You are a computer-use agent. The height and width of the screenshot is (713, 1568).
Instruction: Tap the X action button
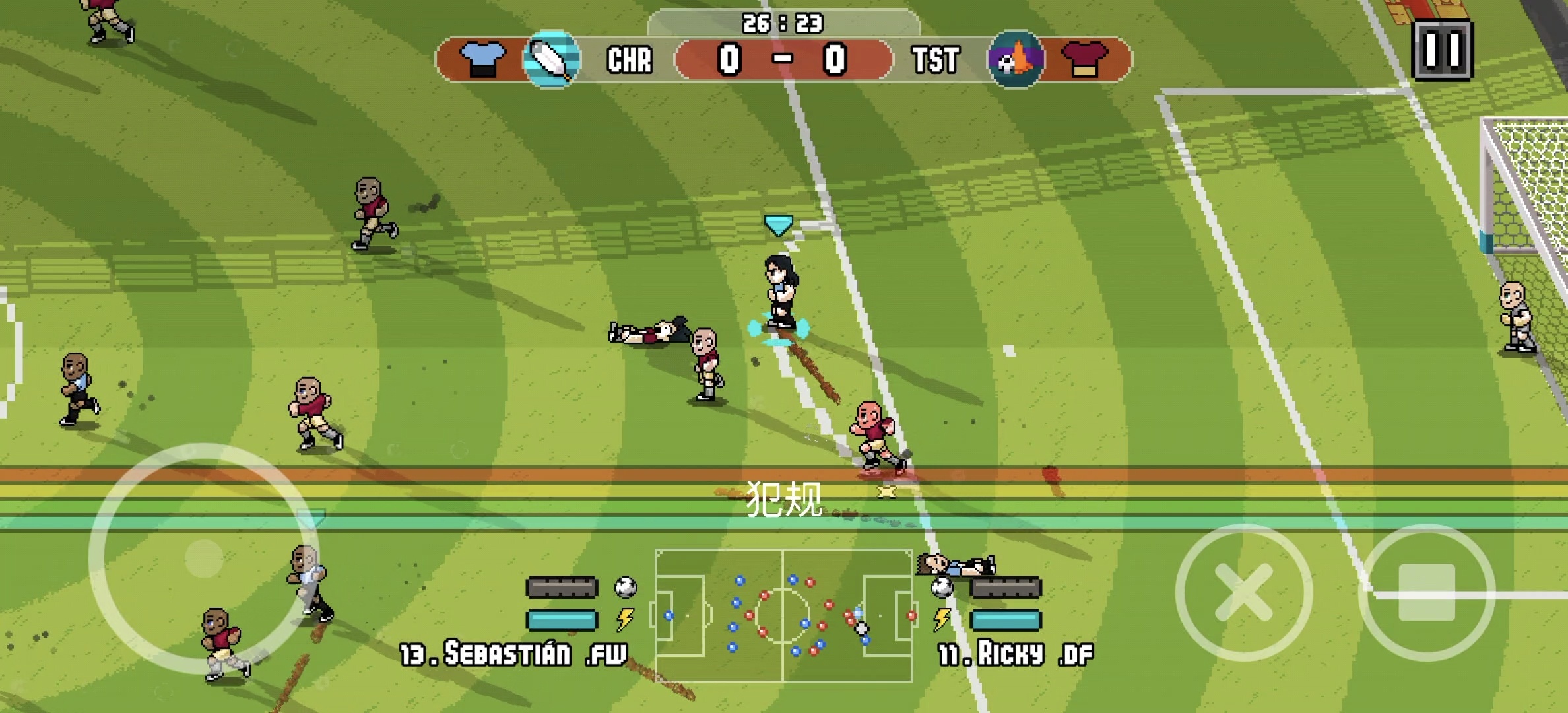point(1243,592)
